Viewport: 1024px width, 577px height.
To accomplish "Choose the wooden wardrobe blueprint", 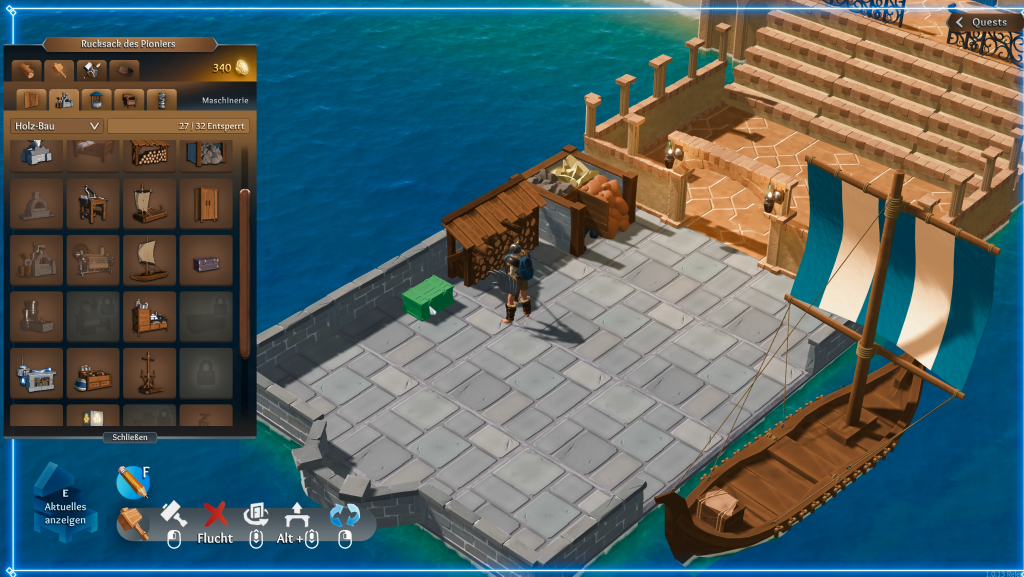I will pyautogui.click(x=206, y=204).
